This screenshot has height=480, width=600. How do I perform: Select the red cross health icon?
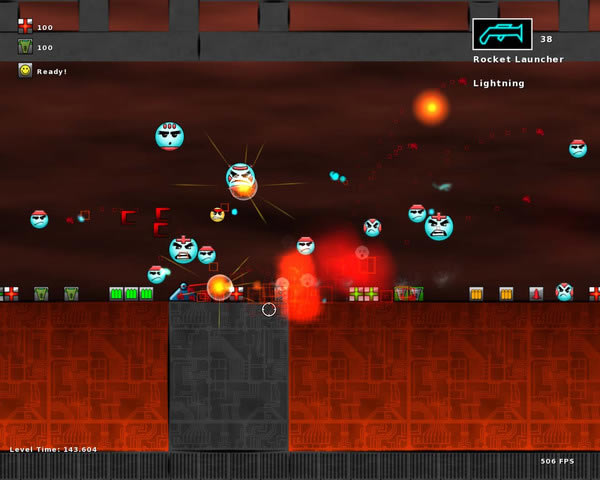[25, 26]
